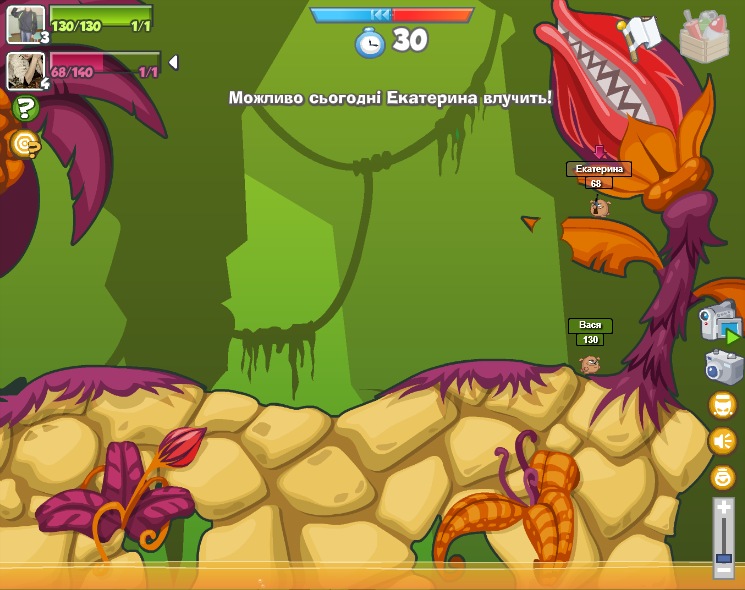The width and height of the screenshot is (745, 590).
Task: Open the green question mark help
Action: [25, 108]
